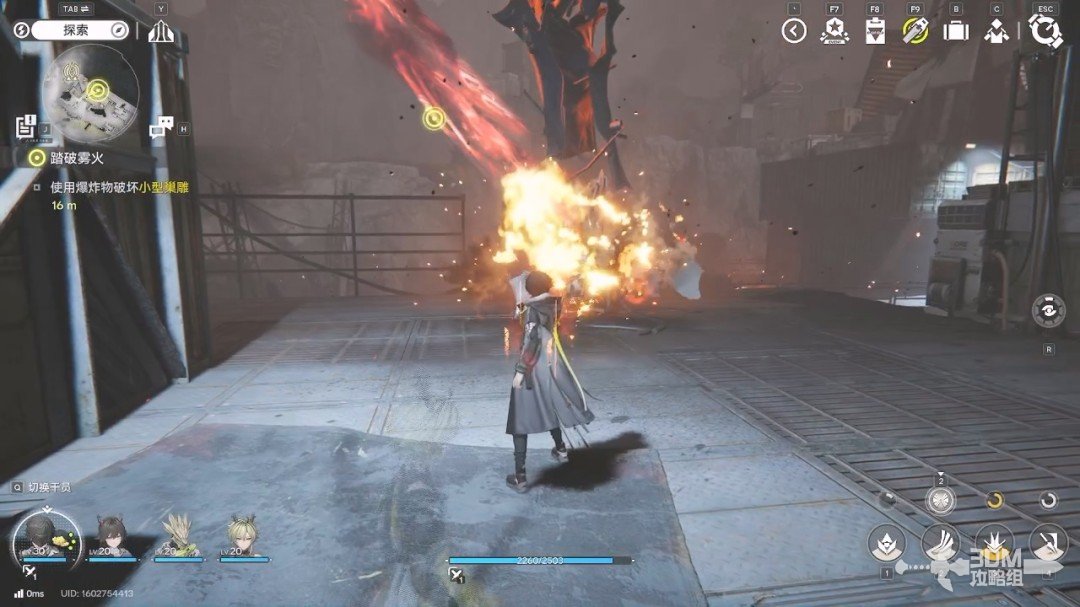
Task: Switch to the cat-eared second operator portrait
Action: click(x=113, y=535)
